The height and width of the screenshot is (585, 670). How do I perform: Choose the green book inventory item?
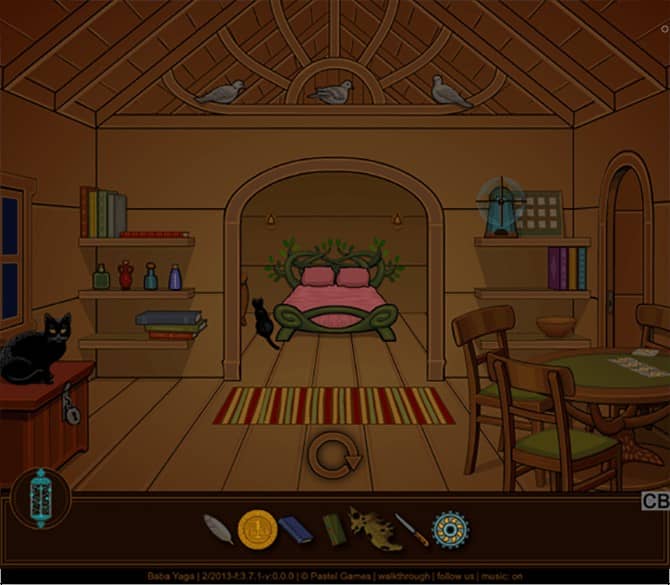click(x=332, y=529)
